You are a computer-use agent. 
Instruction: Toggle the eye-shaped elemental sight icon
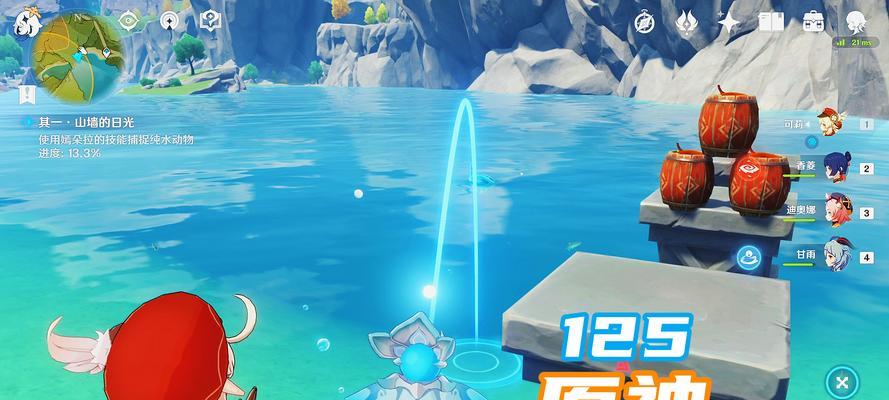click(127, 20)
